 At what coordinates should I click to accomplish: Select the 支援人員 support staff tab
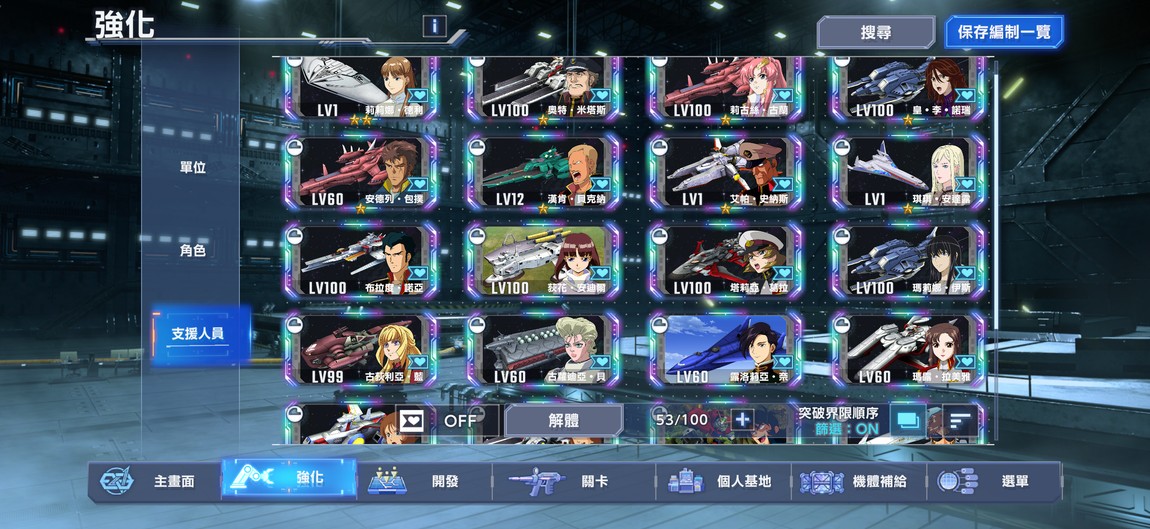[x=196, y=334]
